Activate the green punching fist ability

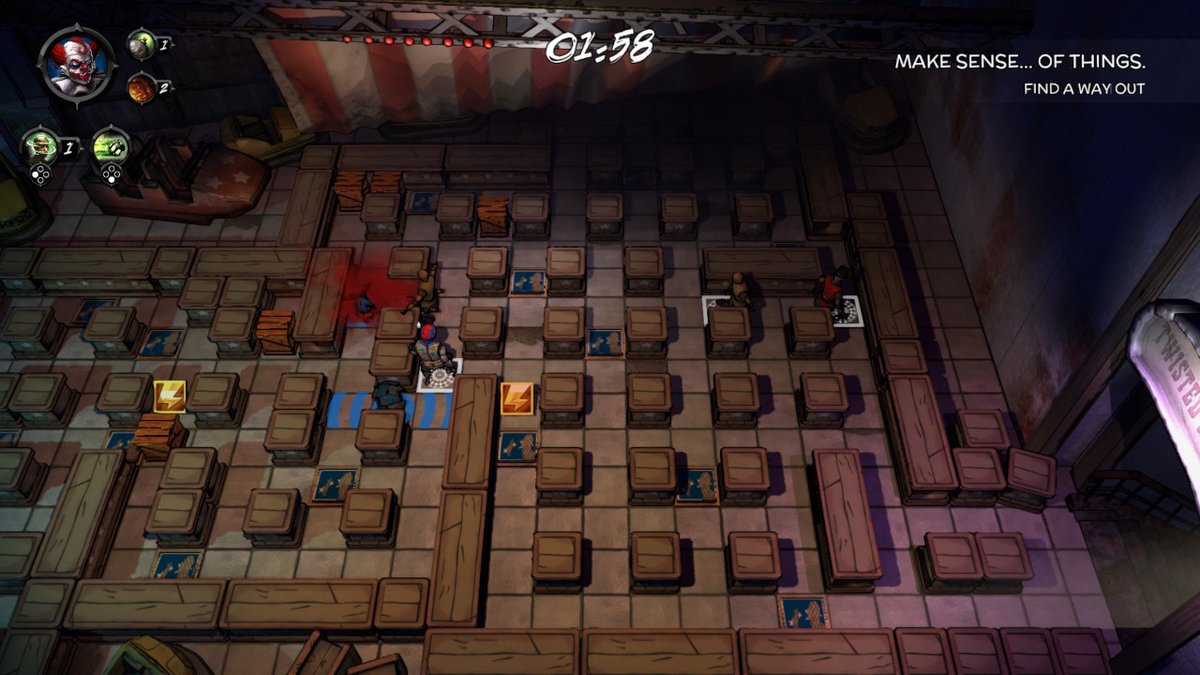[109, 148]
